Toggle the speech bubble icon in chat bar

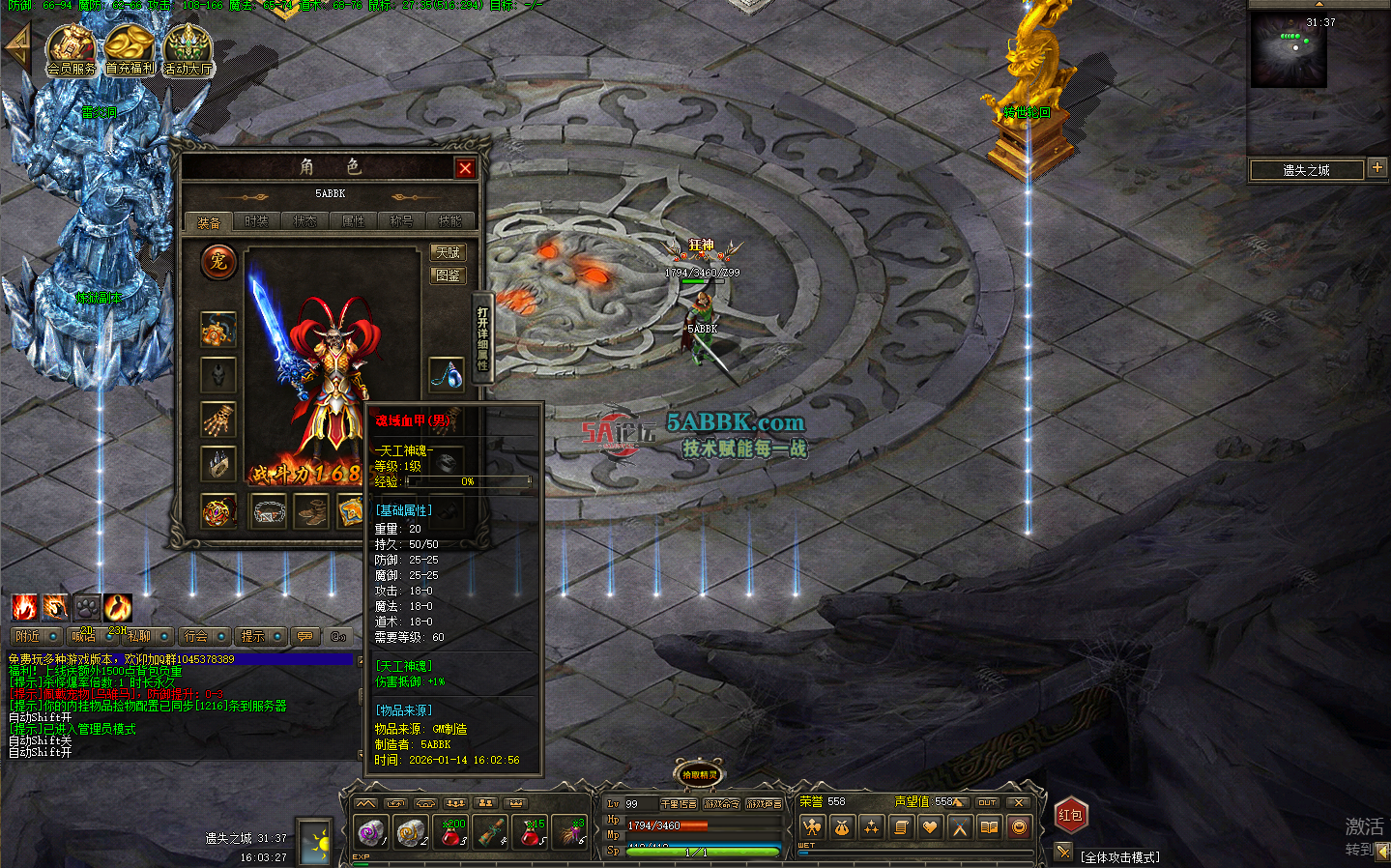(x=304, y=636)
